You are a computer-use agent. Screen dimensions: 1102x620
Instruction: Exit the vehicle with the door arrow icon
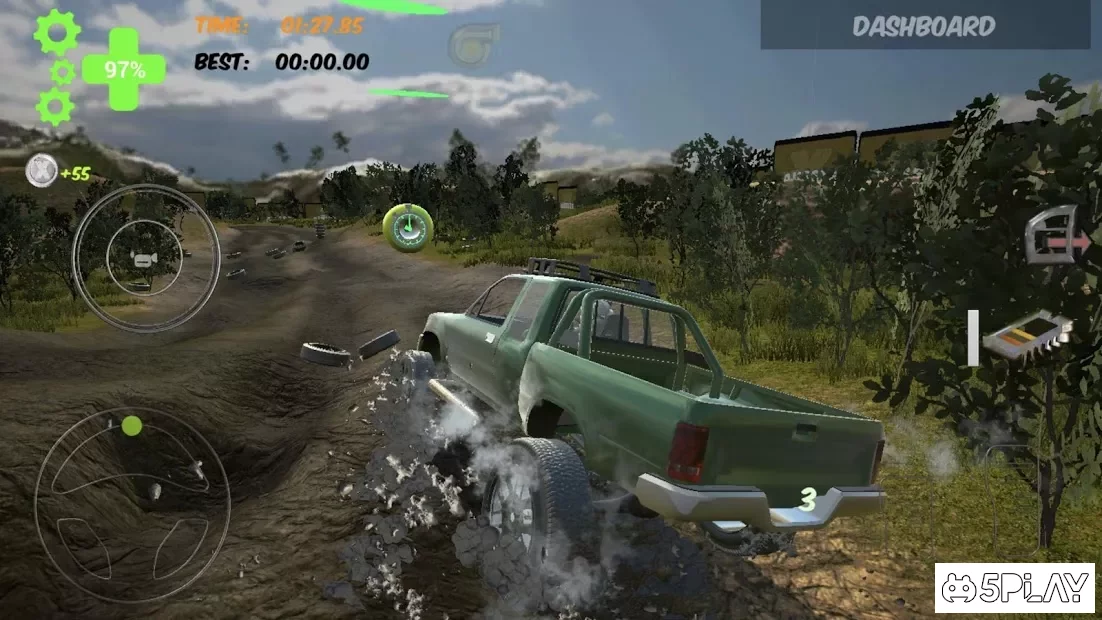click(1054, 234)
